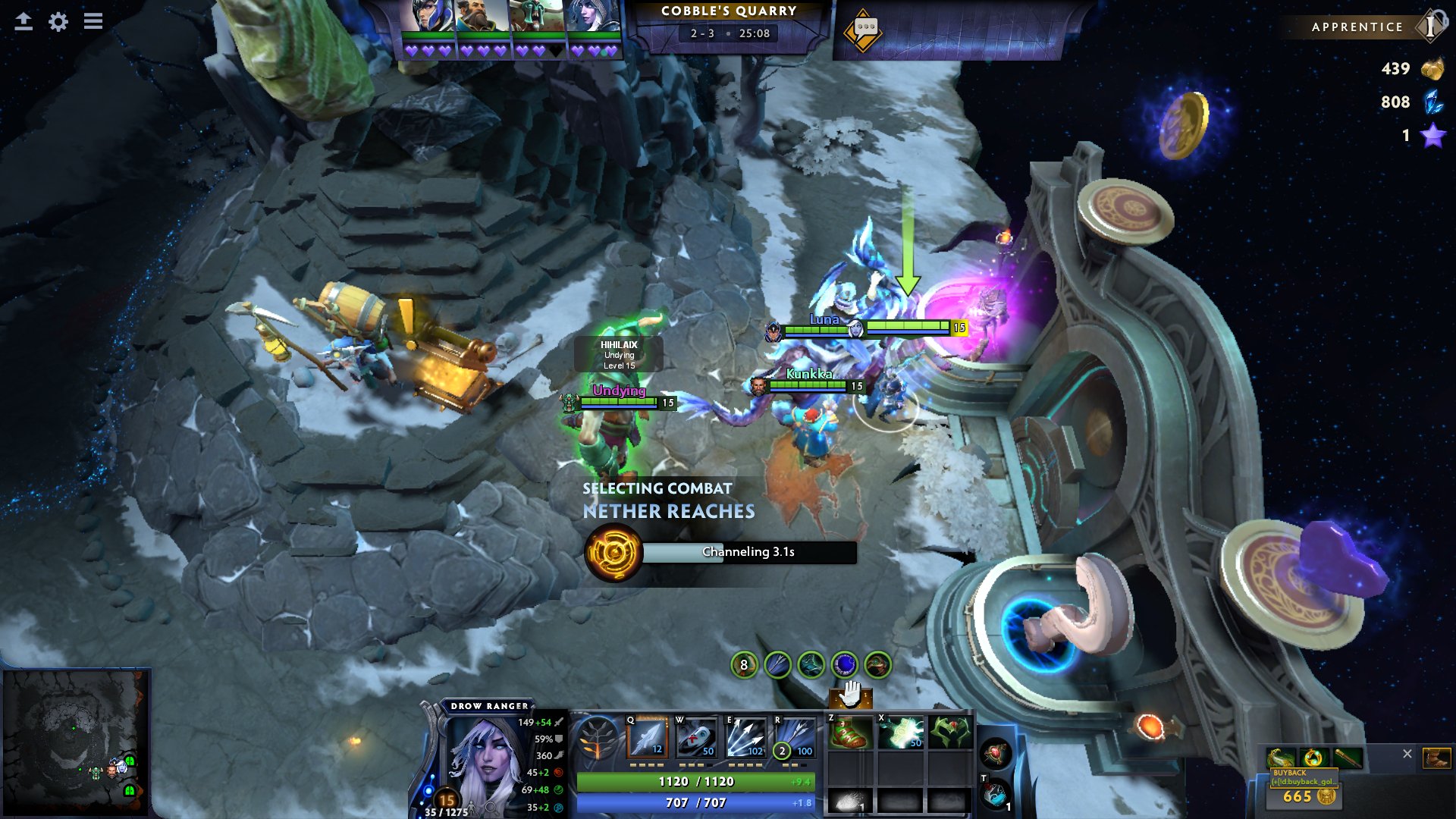
Task: Expand the talent tree panel
Action: pos(598,739)
